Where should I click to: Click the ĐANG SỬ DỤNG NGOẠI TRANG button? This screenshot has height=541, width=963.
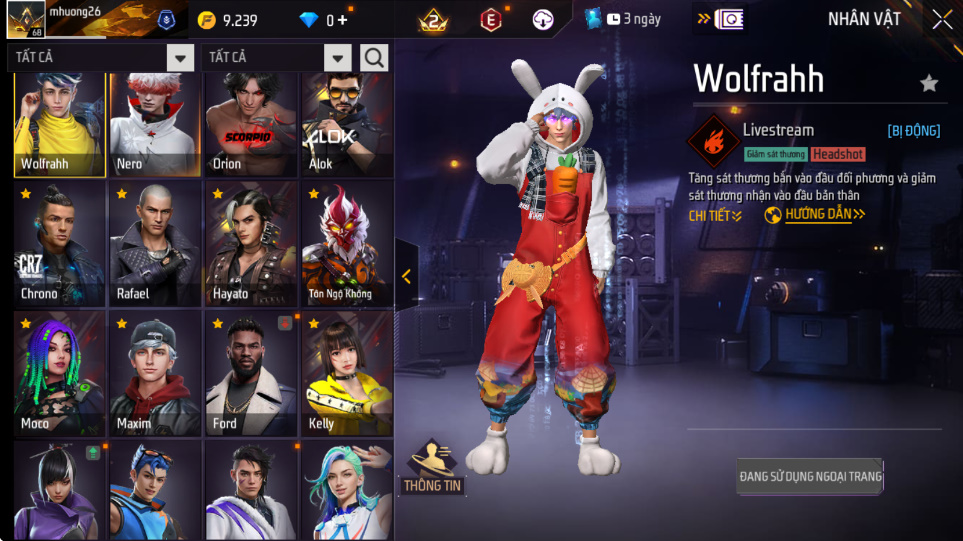click(x=810, y=476)
